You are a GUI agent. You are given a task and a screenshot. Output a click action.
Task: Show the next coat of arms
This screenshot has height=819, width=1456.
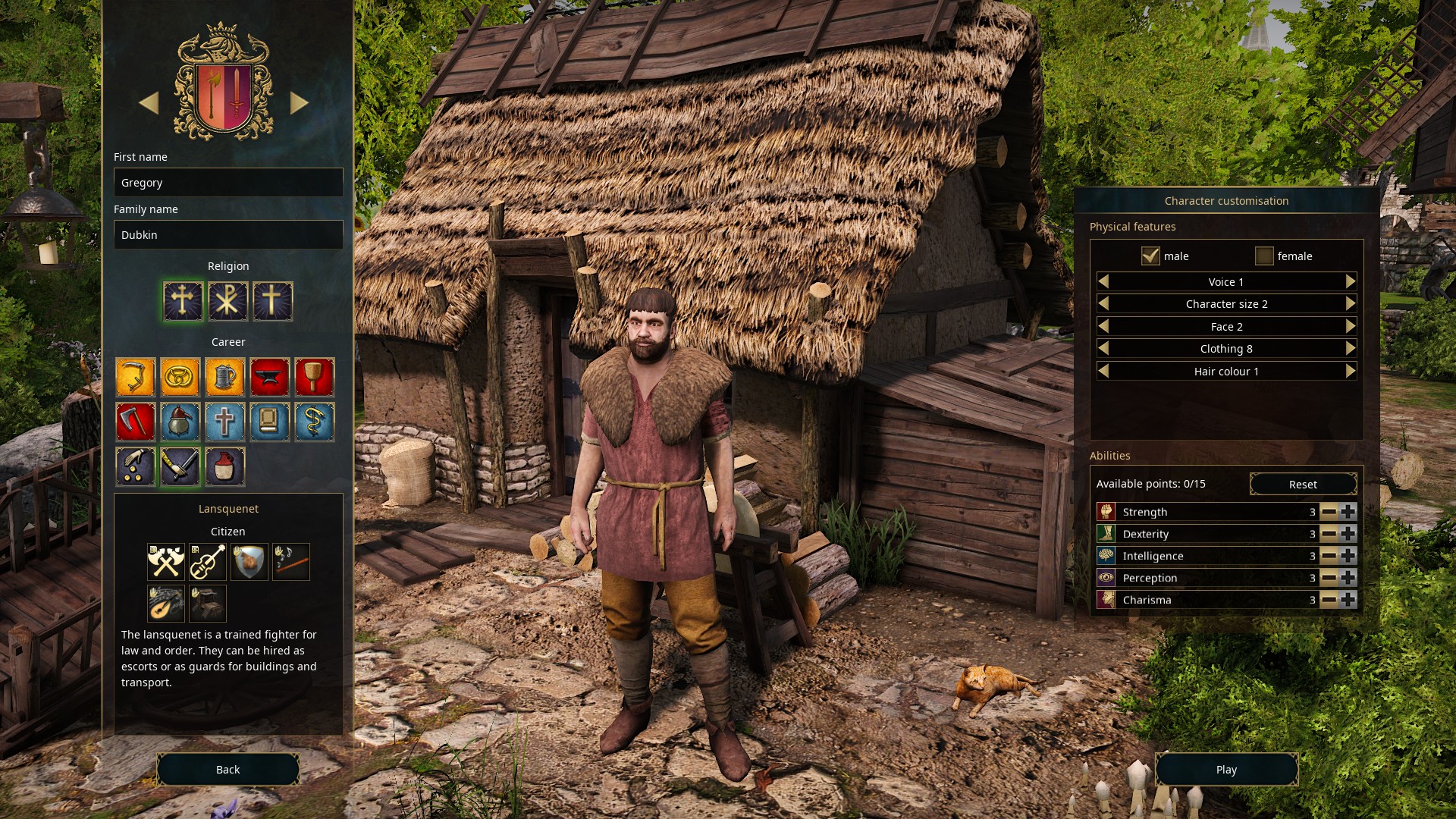(300, 102)
